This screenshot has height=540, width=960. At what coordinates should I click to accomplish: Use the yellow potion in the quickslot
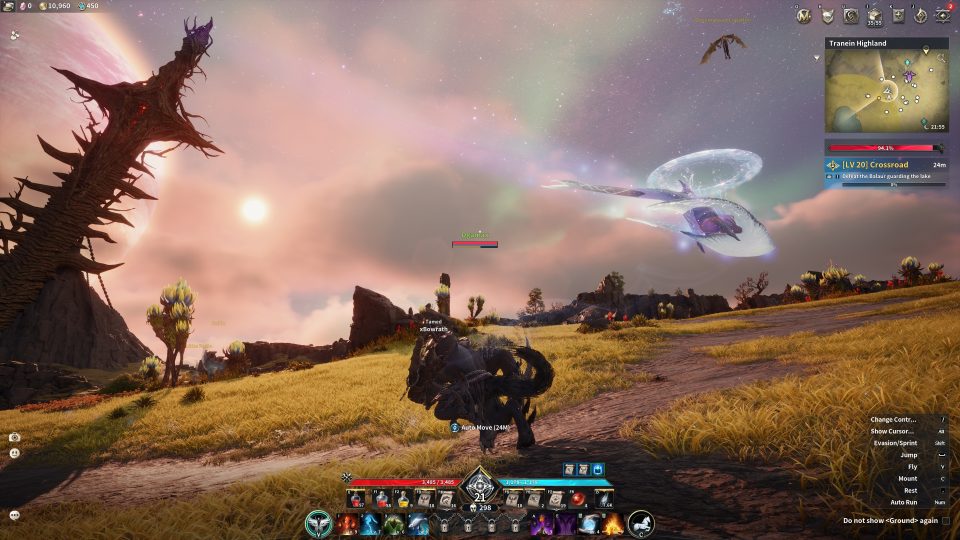(401, 498)
